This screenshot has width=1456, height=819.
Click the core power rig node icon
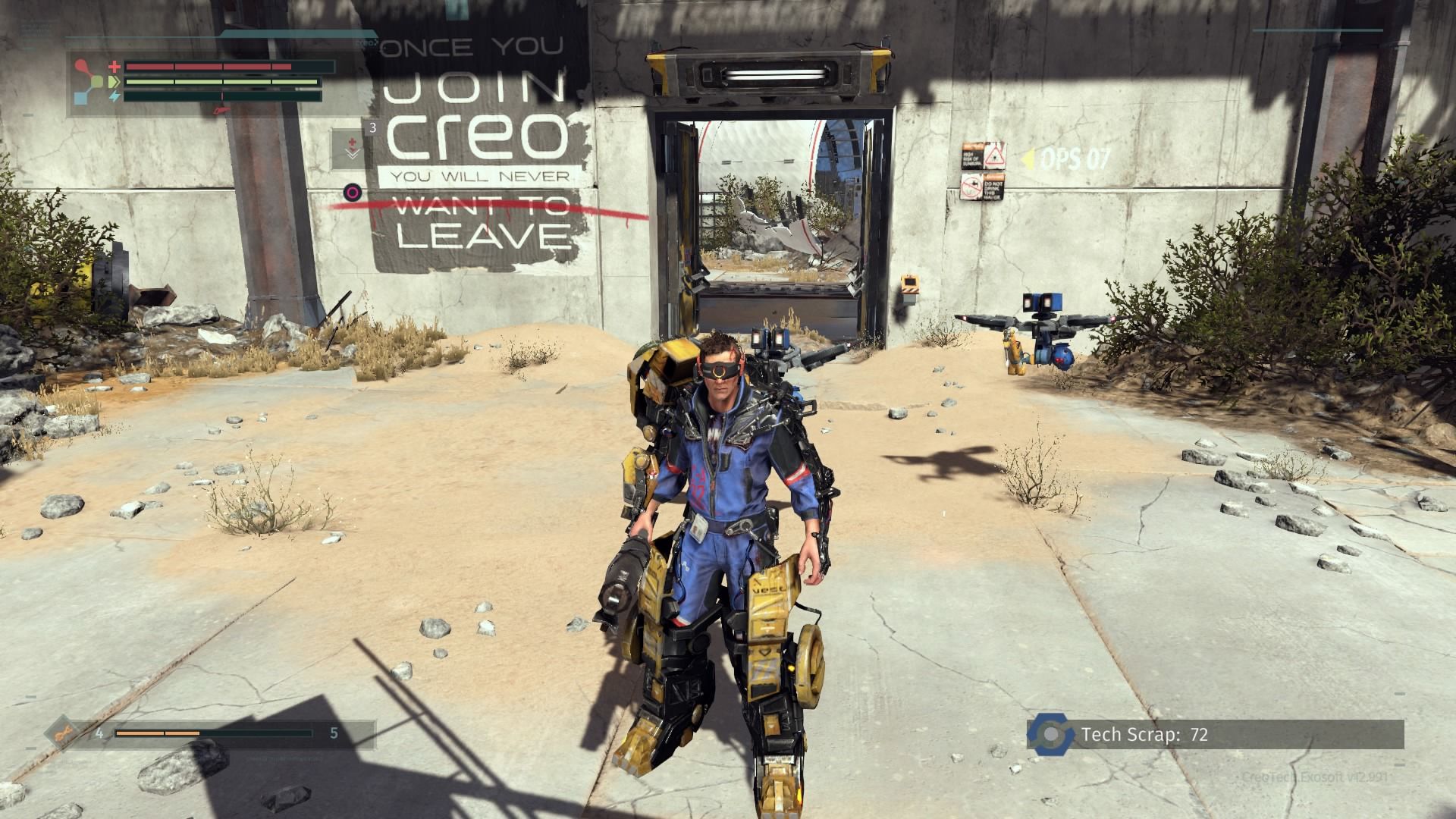point(94,81)
